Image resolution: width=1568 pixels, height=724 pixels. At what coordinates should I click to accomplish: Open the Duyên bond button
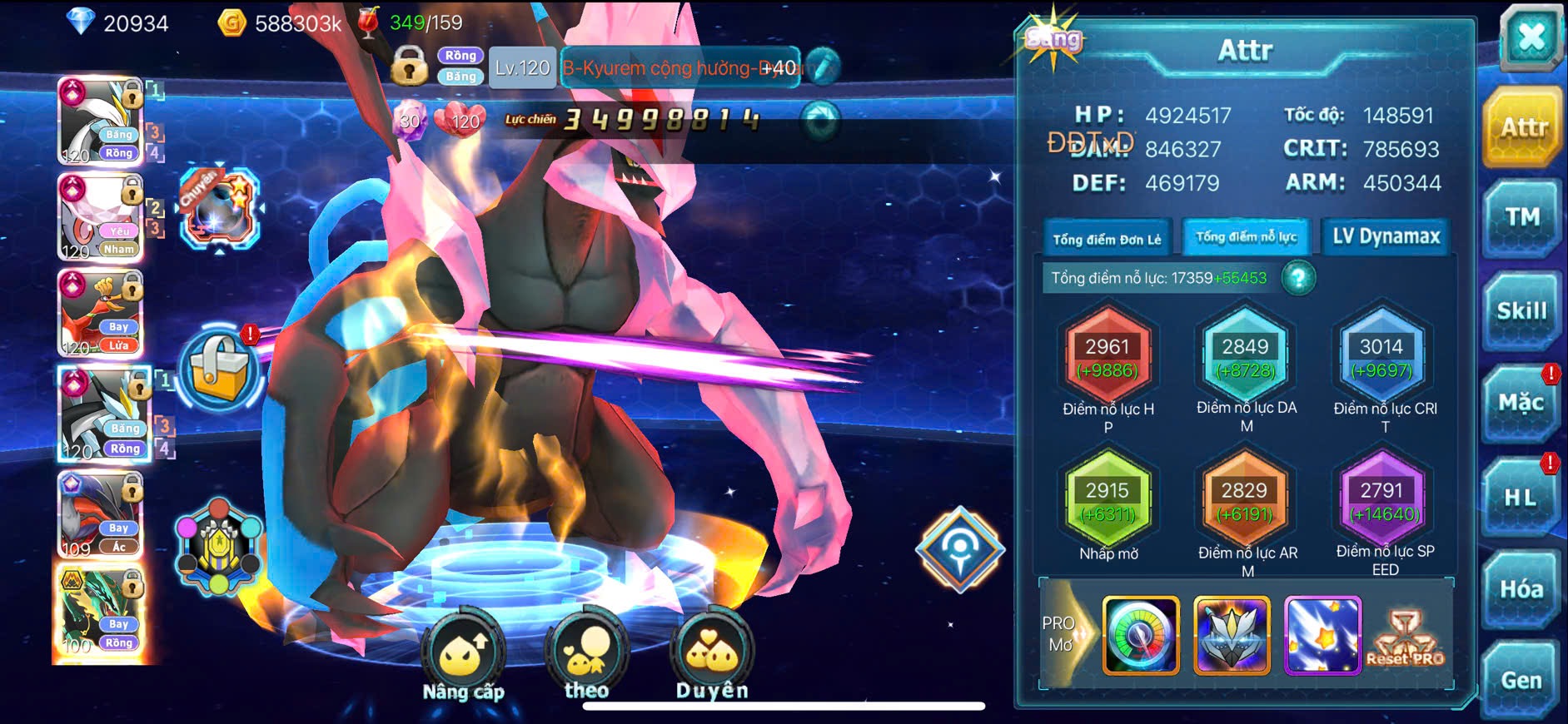tap(712, 656)
